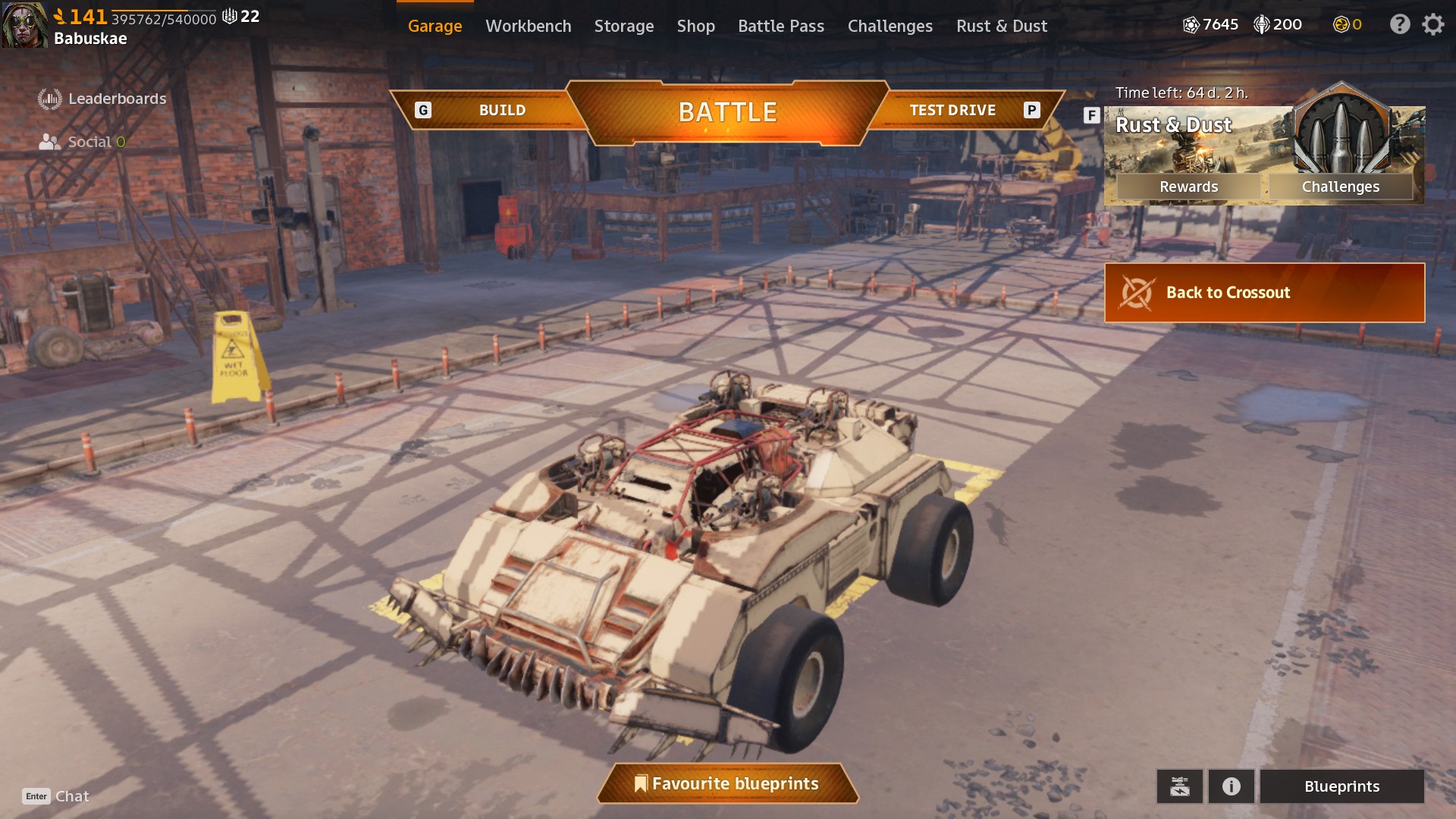
Task: View the Battle Pass tab
Action: click(780, 26)
